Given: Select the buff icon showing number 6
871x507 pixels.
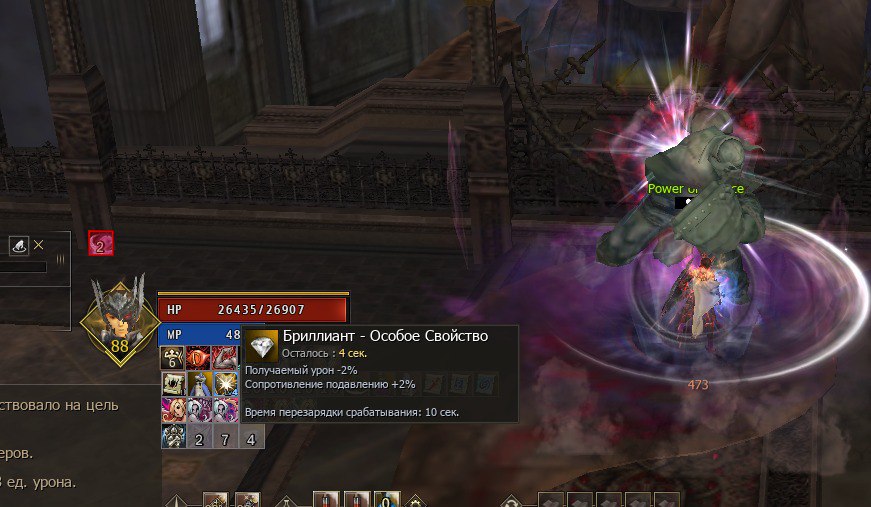Looking at the screenshot, I should [x=173, y=358].
